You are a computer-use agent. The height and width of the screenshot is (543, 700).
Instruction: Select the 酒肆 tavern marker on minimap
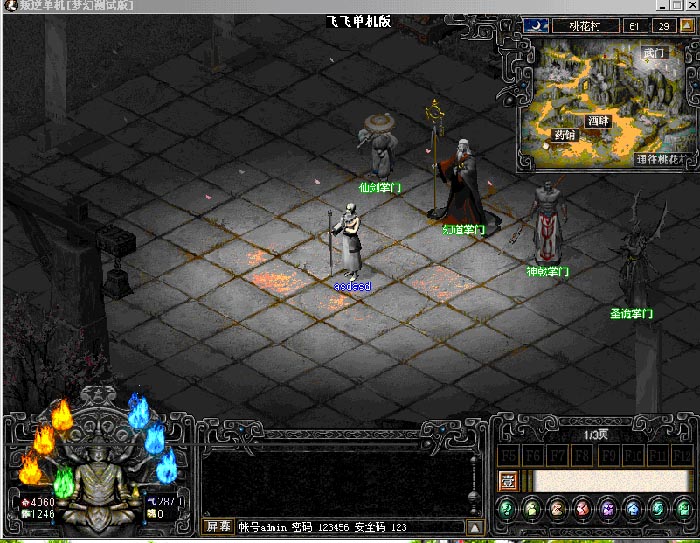(598, 120)
